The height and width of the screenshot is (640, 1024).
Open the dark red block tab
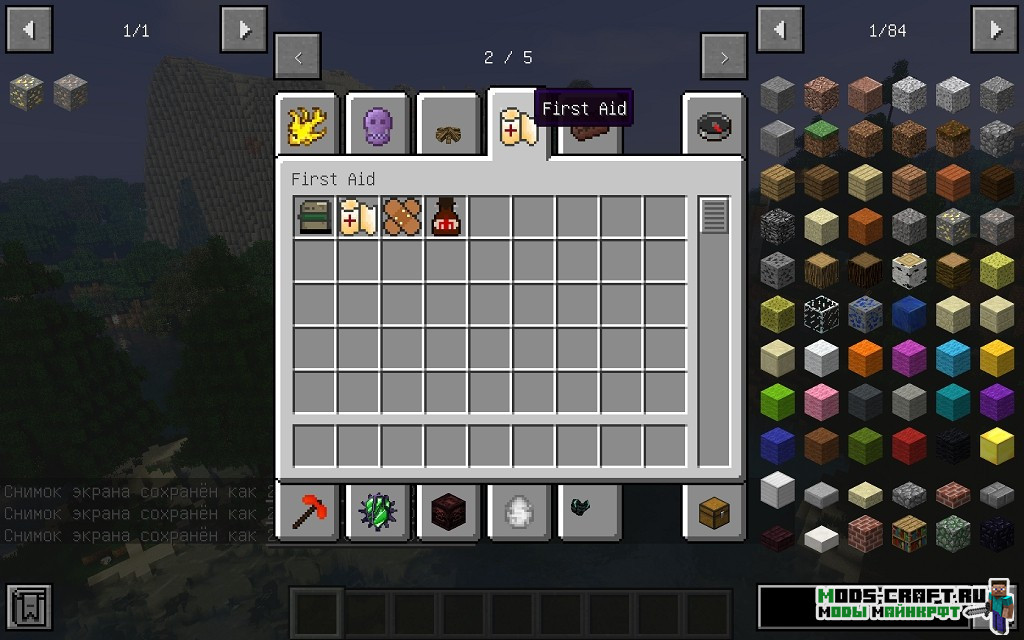(447, 512)
